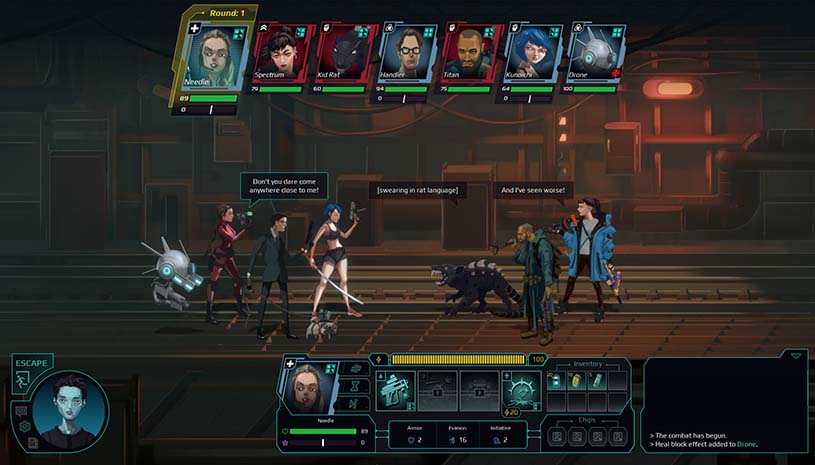Collapse the combat log panel arrow
This screenshot has height=465, width=815.
[x=795, y=355]
